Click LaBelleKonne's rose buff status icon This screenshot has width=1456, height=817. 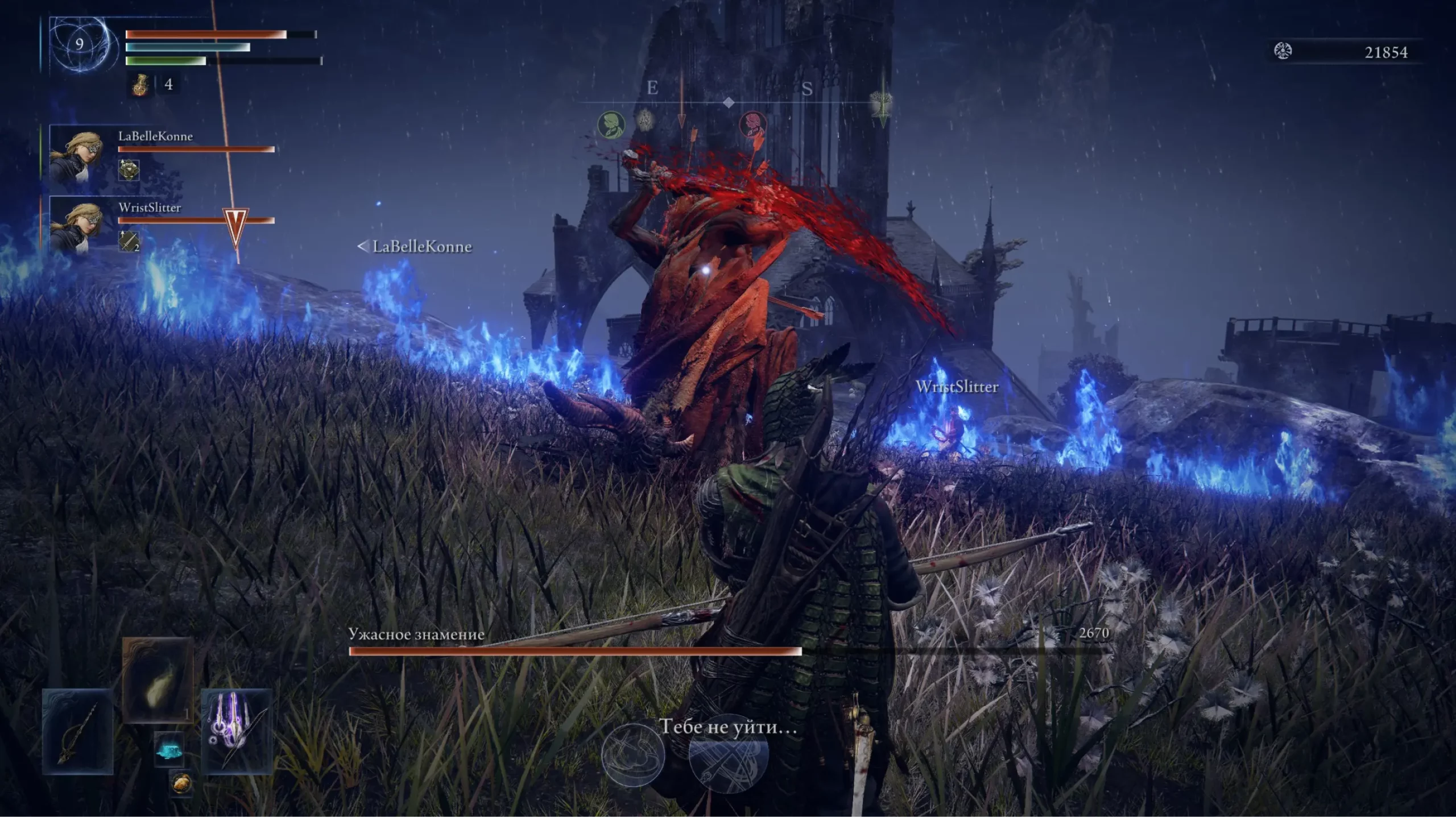pyautogui.click(x=129, y=169)
